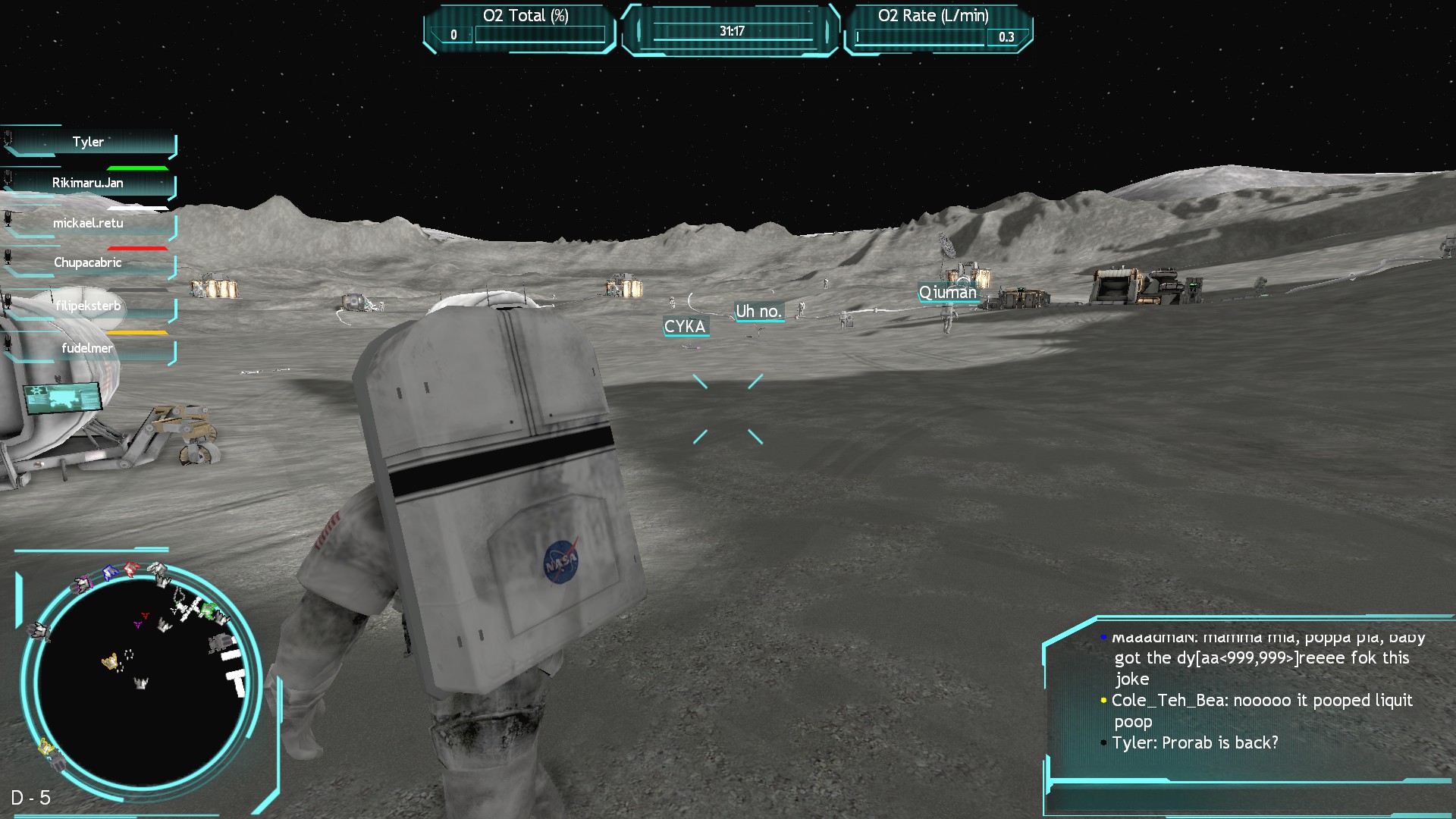The image size is (1456, 819).
Task: Expand the Rikimaru.Jan entry bracket
Action: [x=174, y=188]
